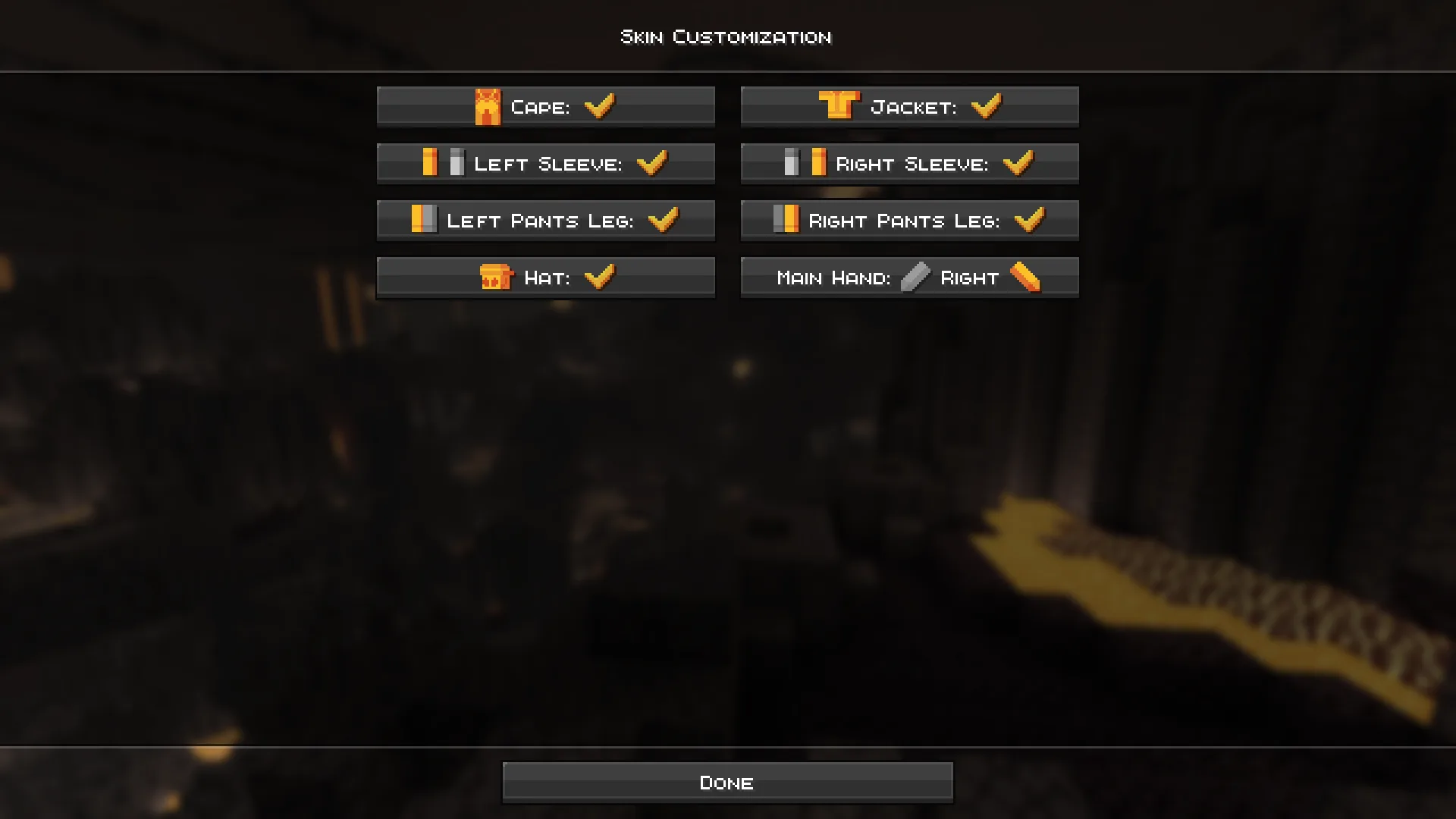Image resolution: width=1456 pixels, height=819 pixels.
Task: Click the Skin Customization title area
Action: (x=726, y=36)
